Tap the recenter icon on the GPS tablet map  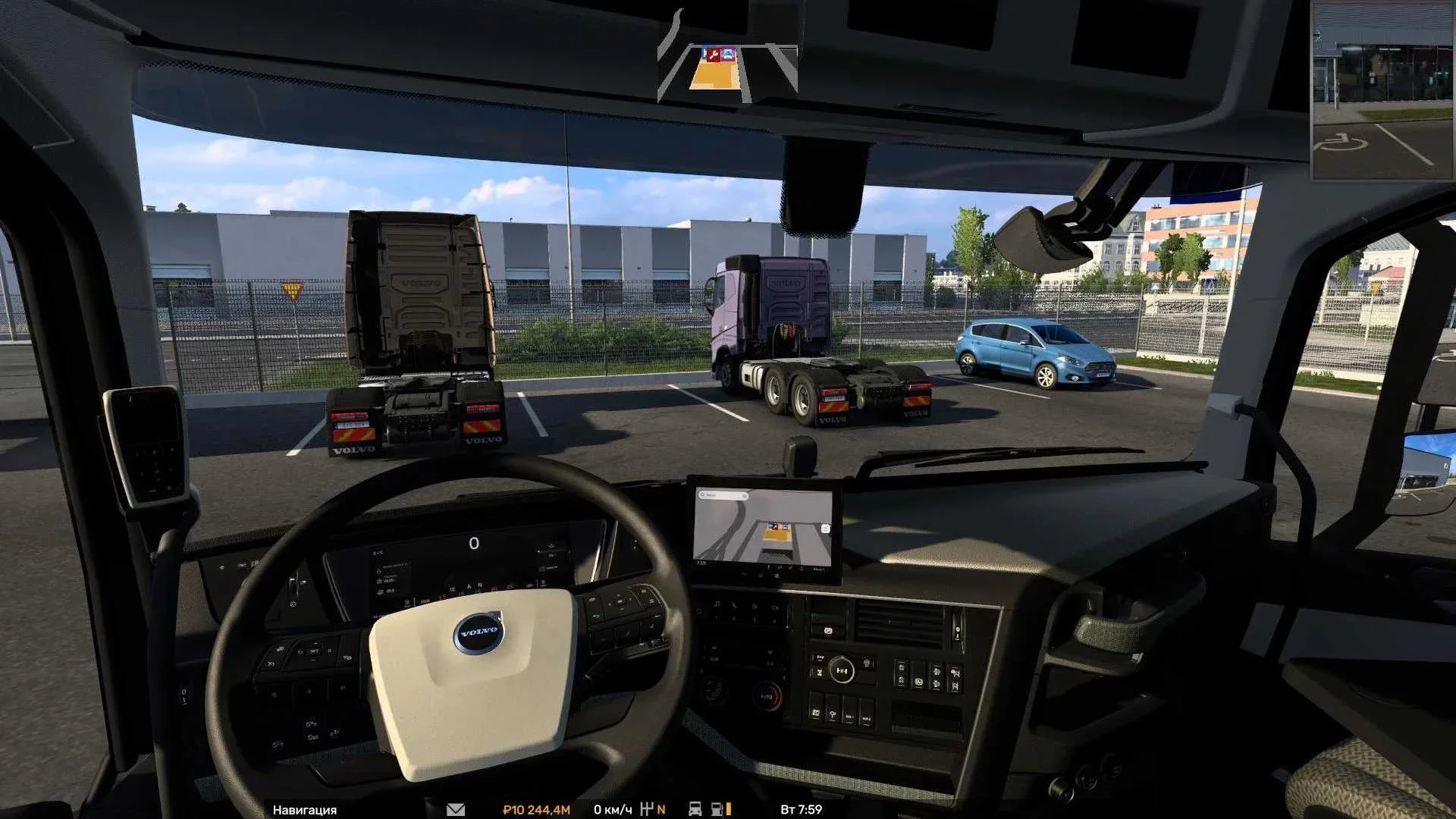click(x=826, y=529)
